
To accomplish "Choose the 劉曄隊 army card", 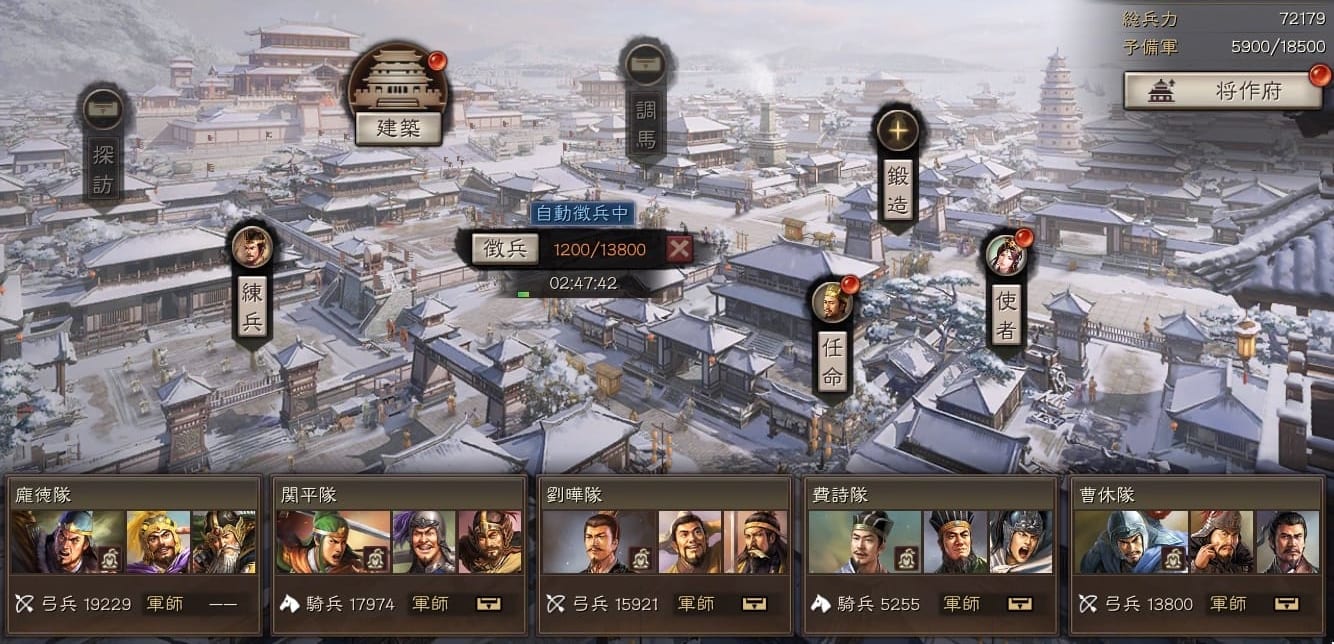I will tap(665, 541).
